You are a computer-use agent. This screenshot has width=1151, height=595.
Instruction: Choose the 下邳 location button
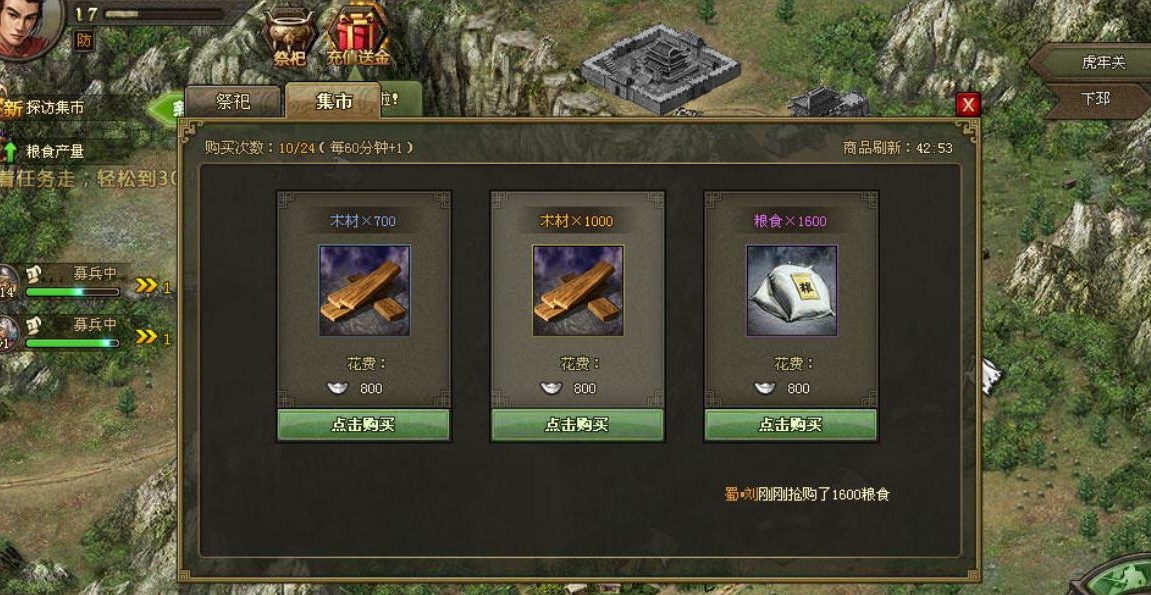(1096, 99)
